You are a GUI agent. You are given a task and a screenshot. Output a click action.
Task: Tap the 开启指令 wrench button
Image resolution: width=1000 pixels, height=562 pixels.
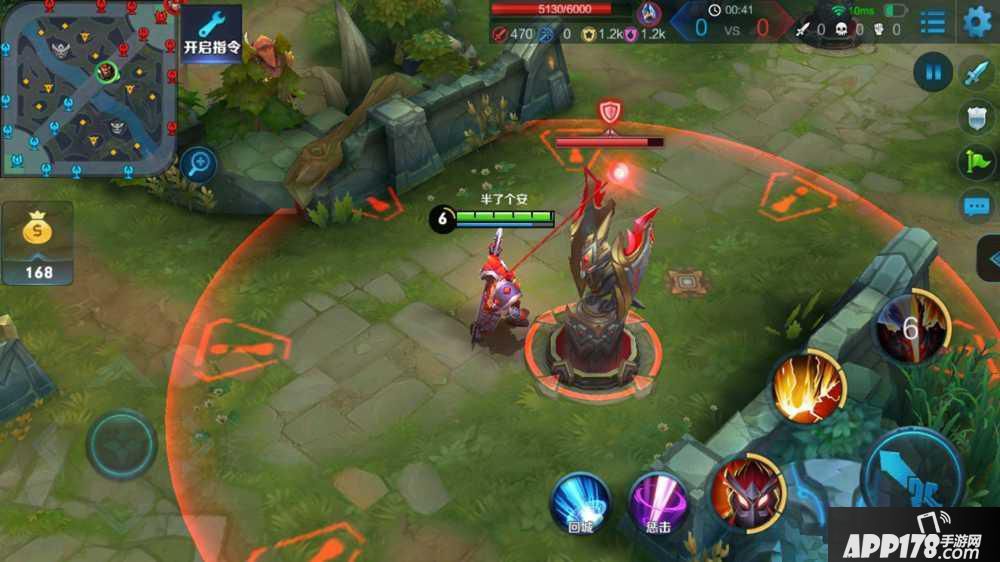212,33
